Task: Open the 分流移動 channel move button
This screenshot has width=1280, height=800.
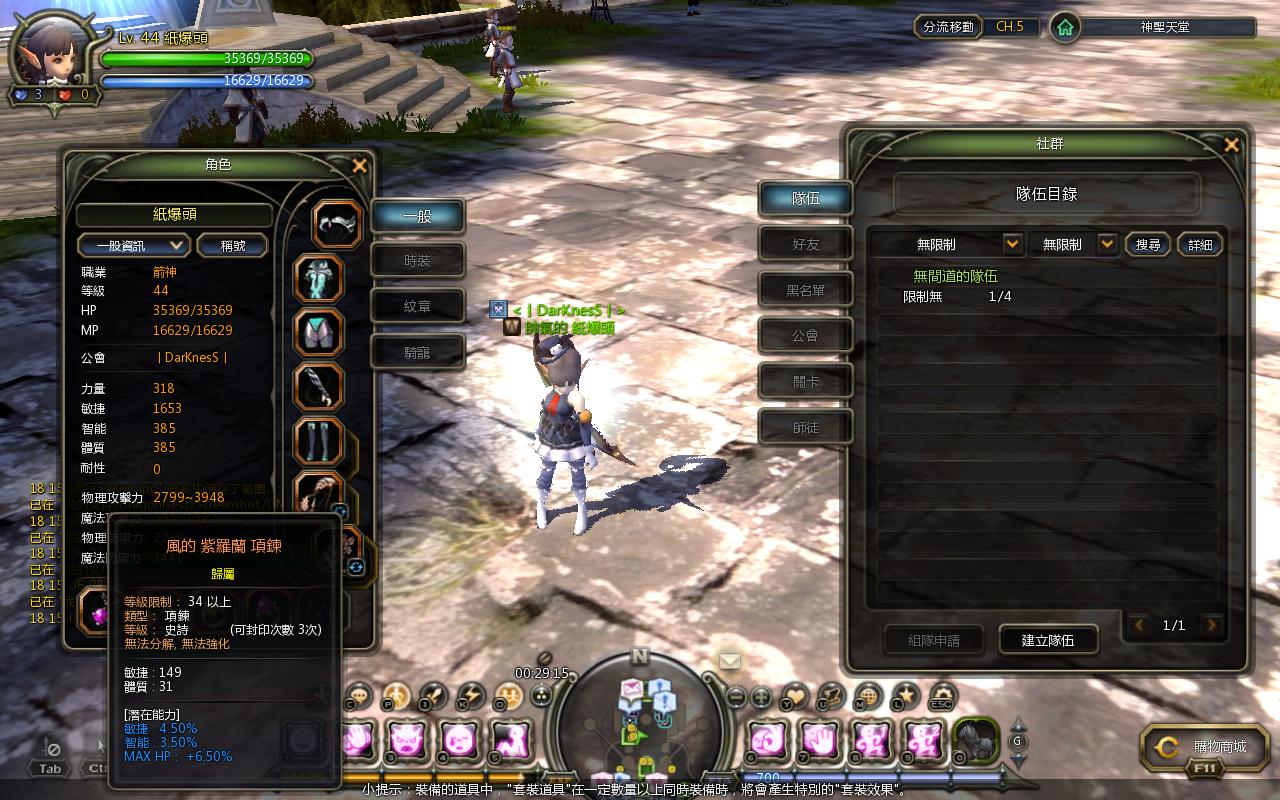Action: (x=948, y=27)
